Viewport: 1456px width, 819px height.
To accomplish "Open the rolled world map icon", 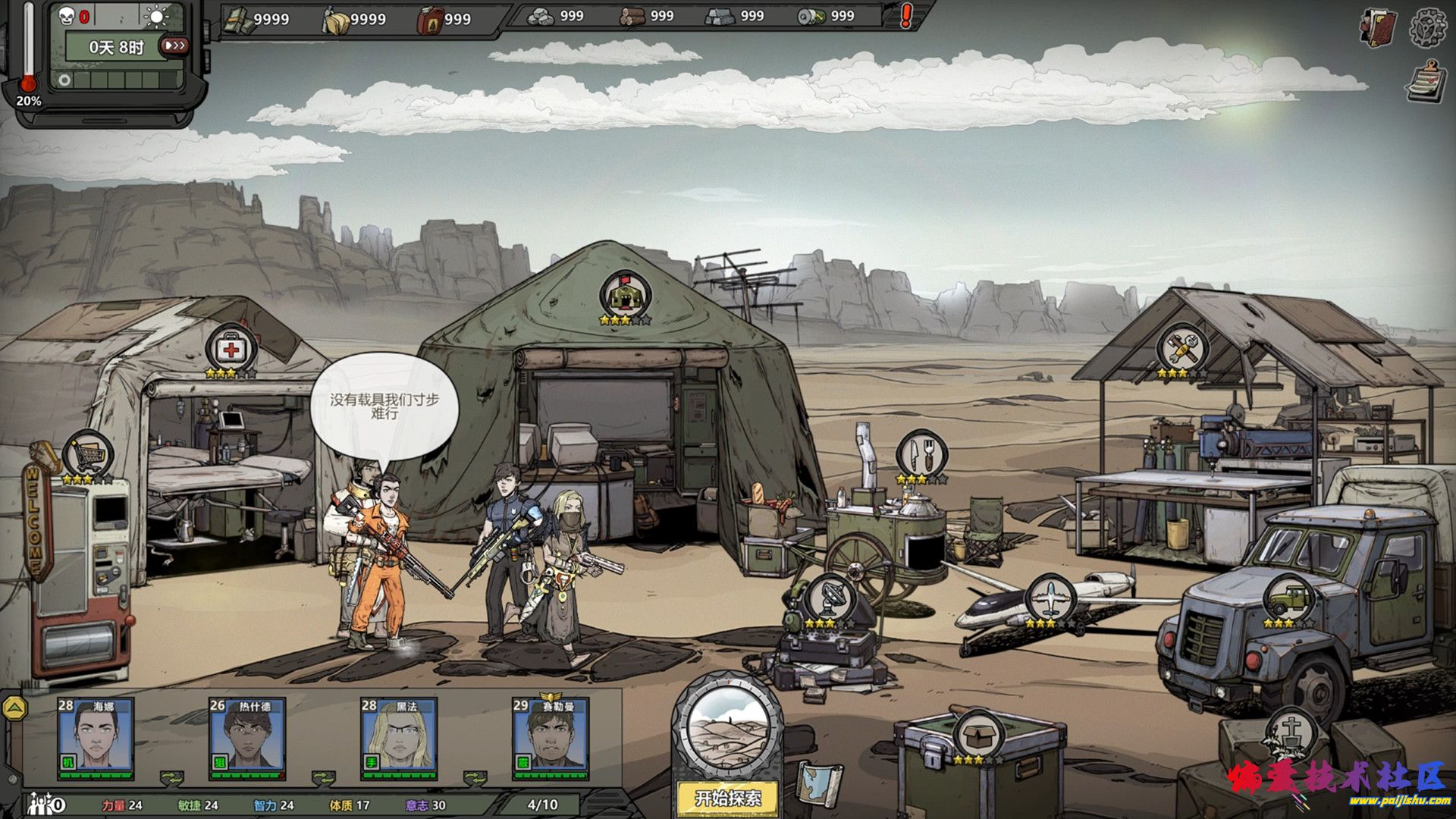I will click(x=819, y=785).
